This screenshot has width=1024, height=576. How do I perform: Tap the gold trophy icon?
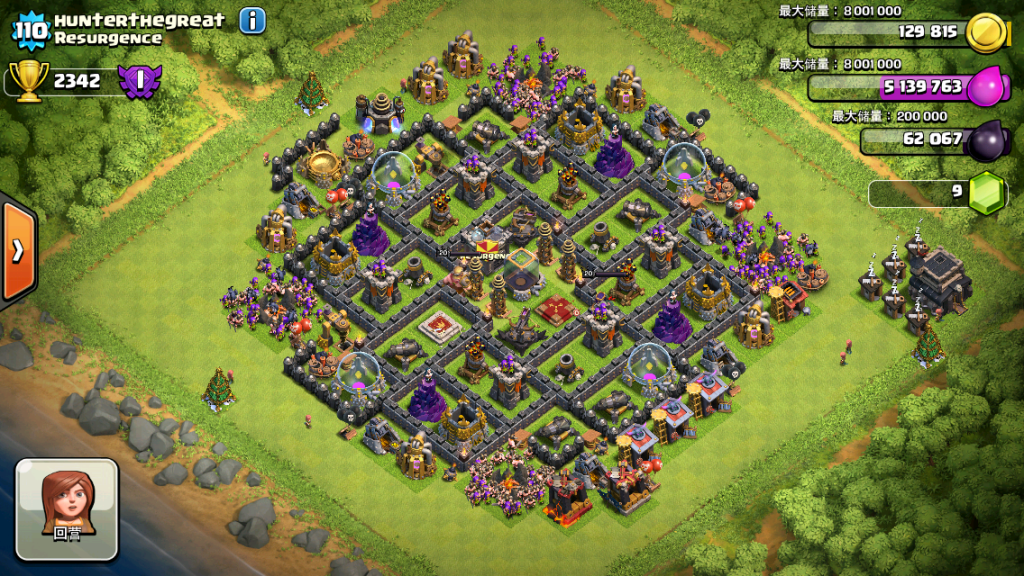pyautogui.click(x=27, y=81)
